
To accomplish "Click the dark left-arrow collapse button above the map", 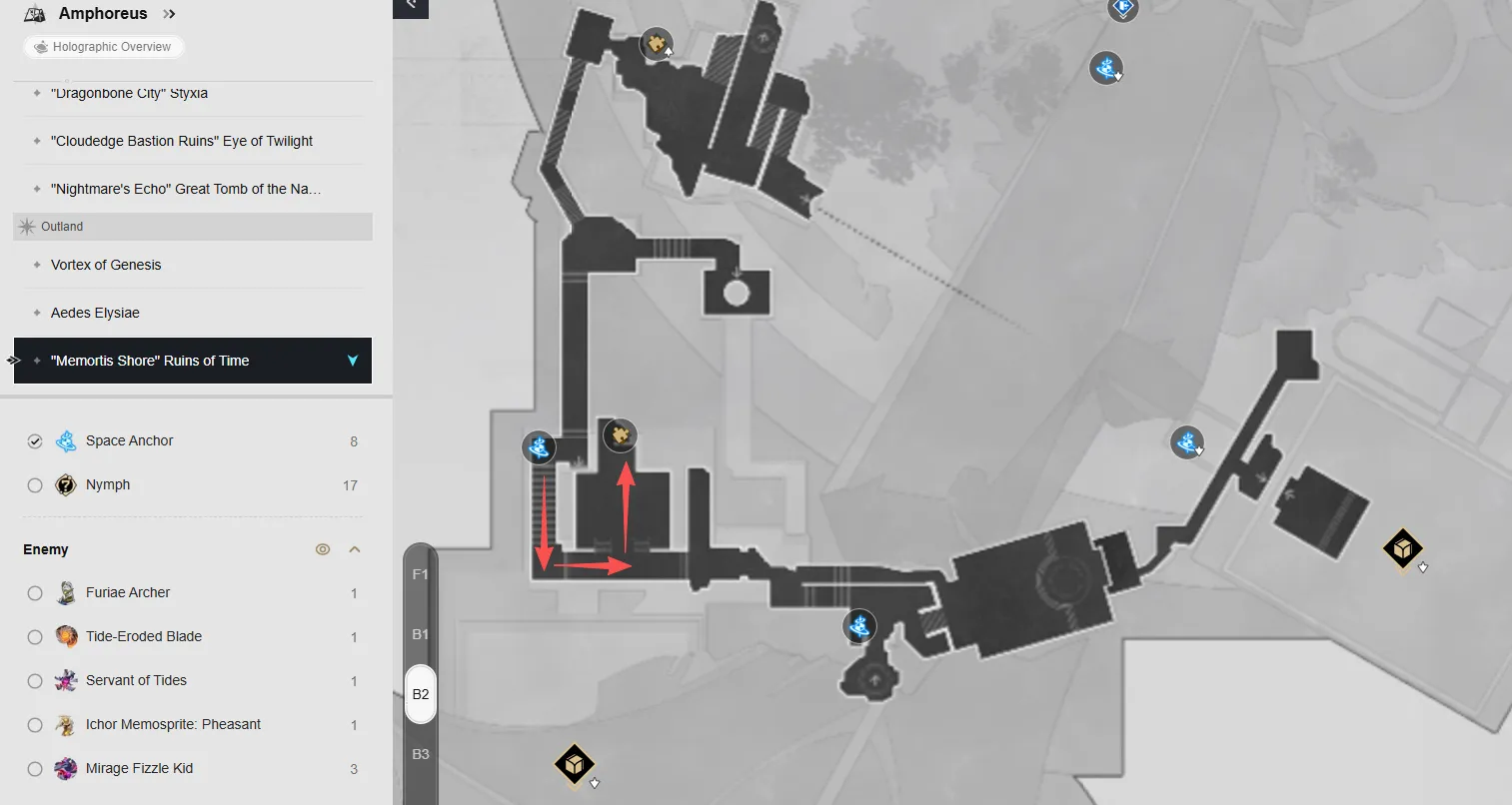I will 411,8.
